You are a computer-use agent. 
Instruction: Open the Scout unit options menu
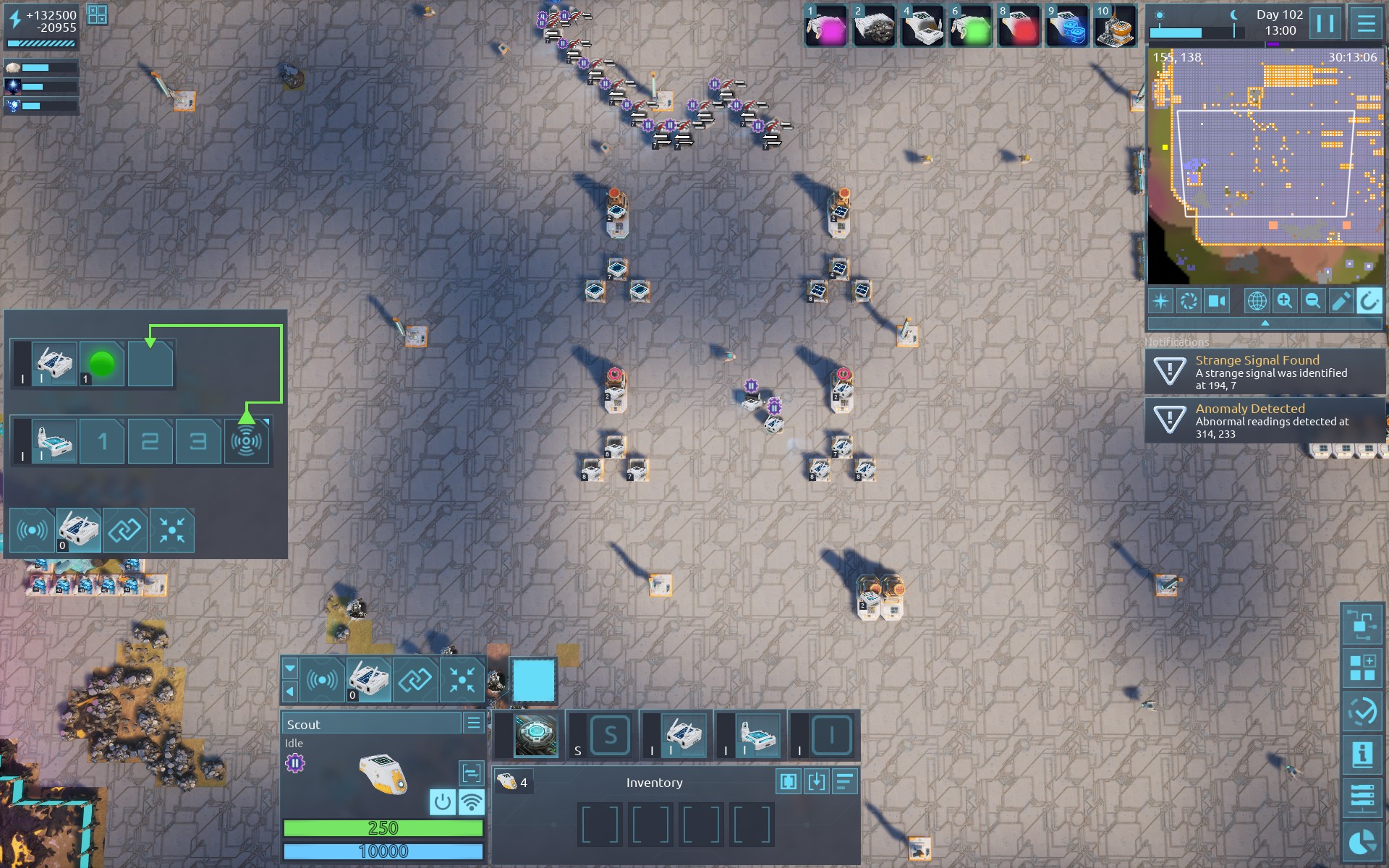(474, 723)
